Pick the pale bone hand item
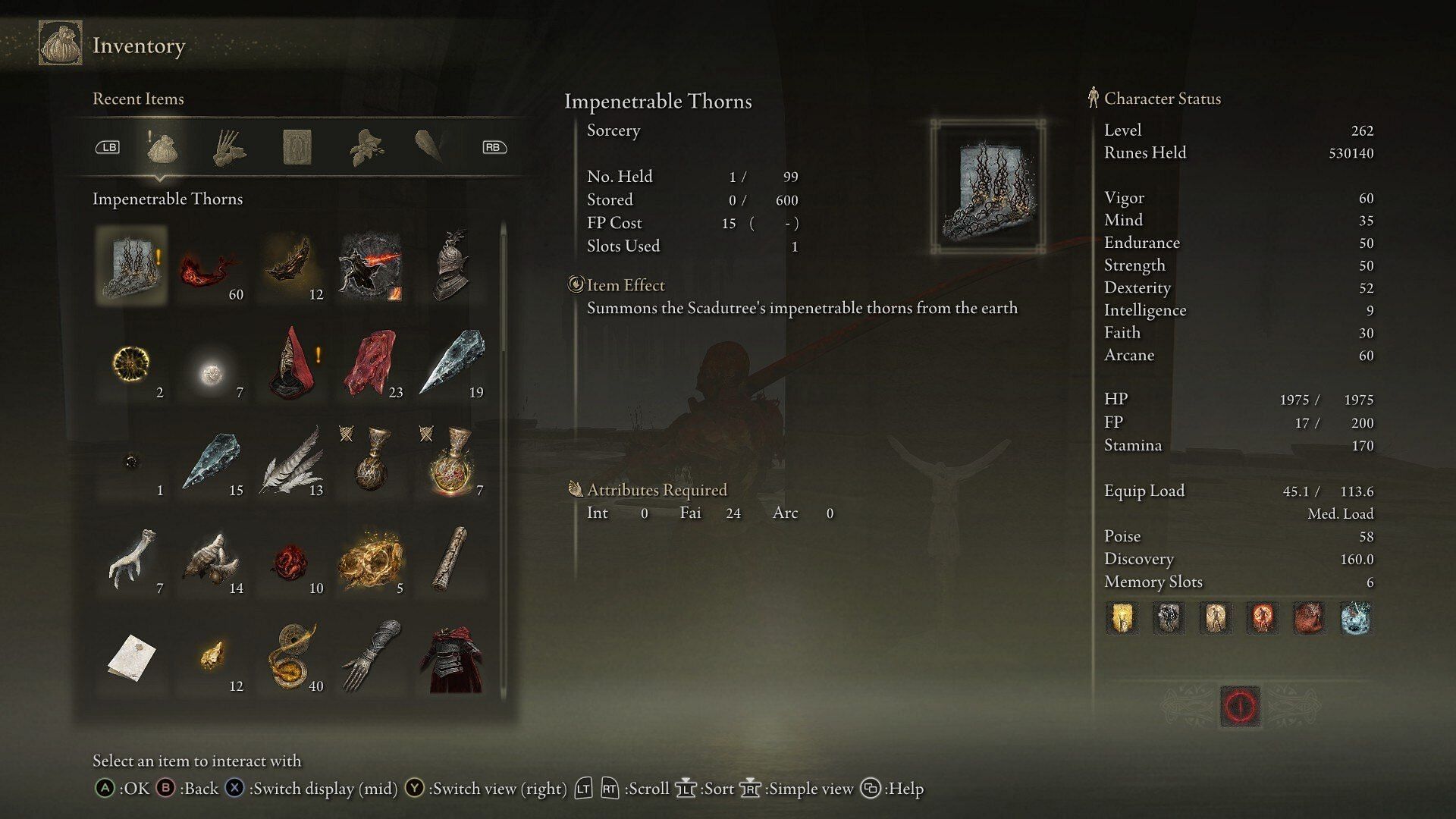Viewport: 1456px width, 819px height. [132, 560]
